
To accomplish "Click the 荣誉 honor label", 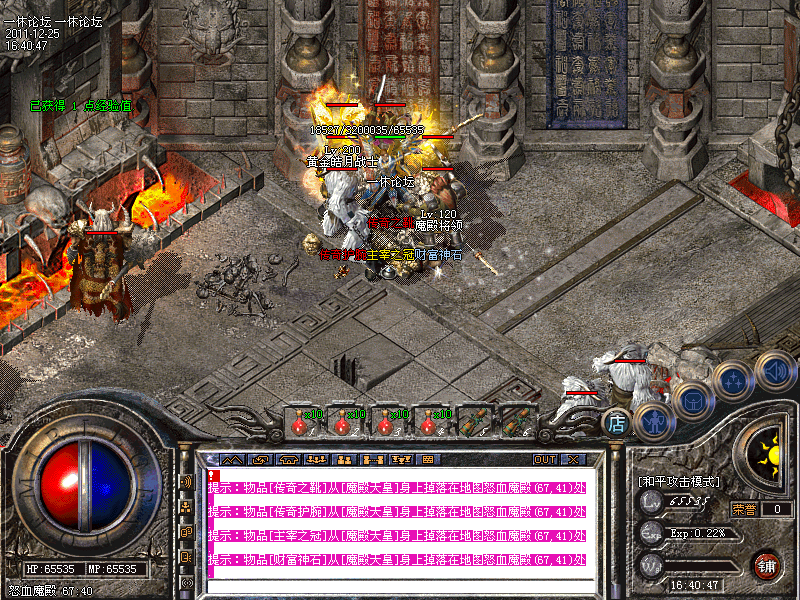I will 744,509.
